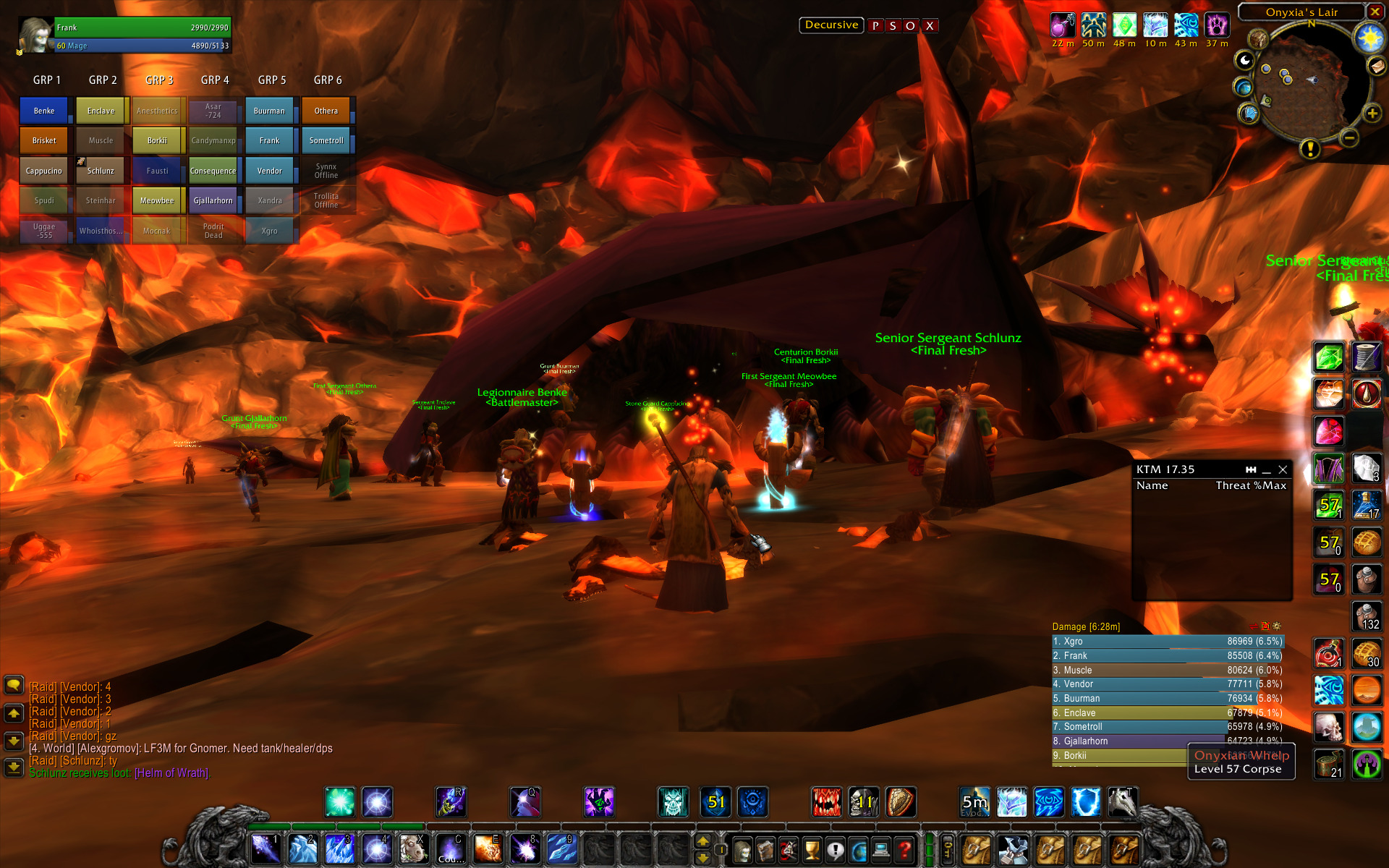Click Sometroll's raid frame
This screenshot has width=1389, height=868.
(x=326, y=140)
